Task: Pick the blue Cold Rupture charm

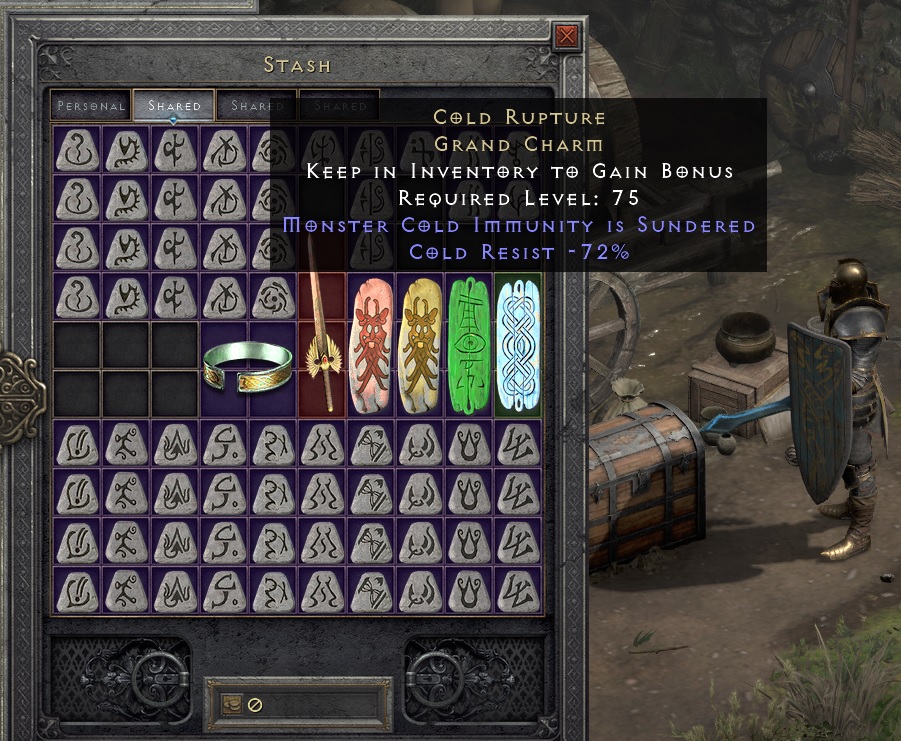Action: pos(518,343)
